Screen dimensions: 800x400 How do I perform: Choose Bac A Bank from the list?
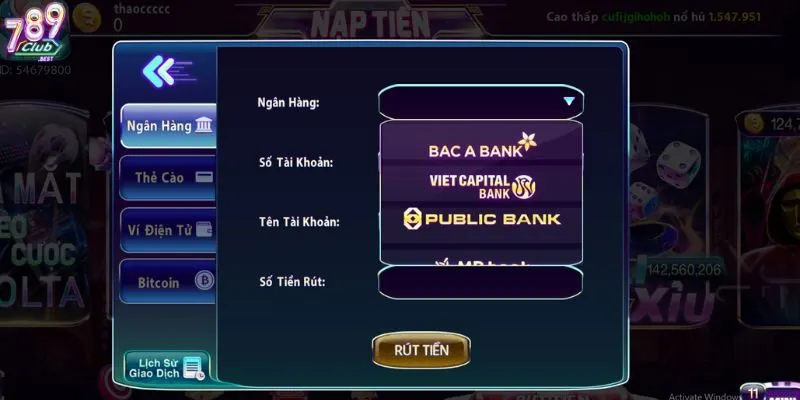(x=481, y=148)
